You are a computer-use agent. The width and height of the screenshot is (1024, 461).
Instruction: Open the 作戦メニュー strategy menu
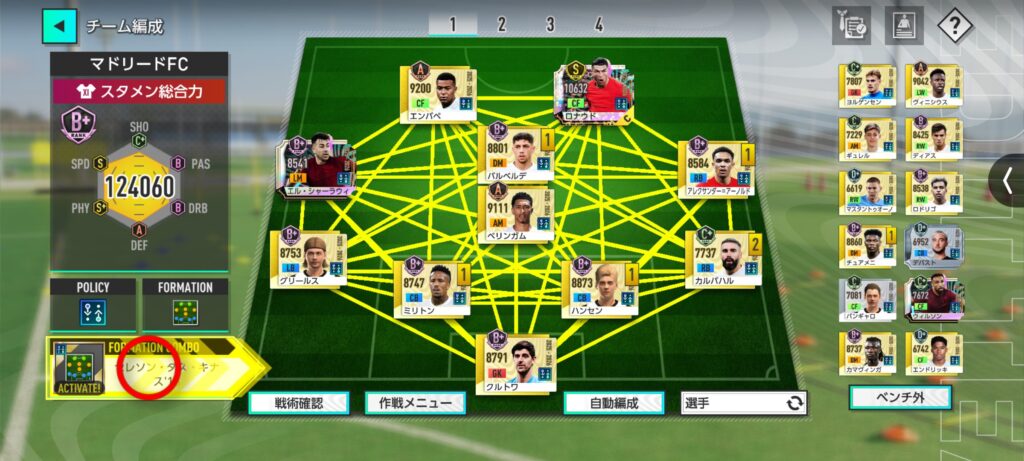[x=415, y=403]
